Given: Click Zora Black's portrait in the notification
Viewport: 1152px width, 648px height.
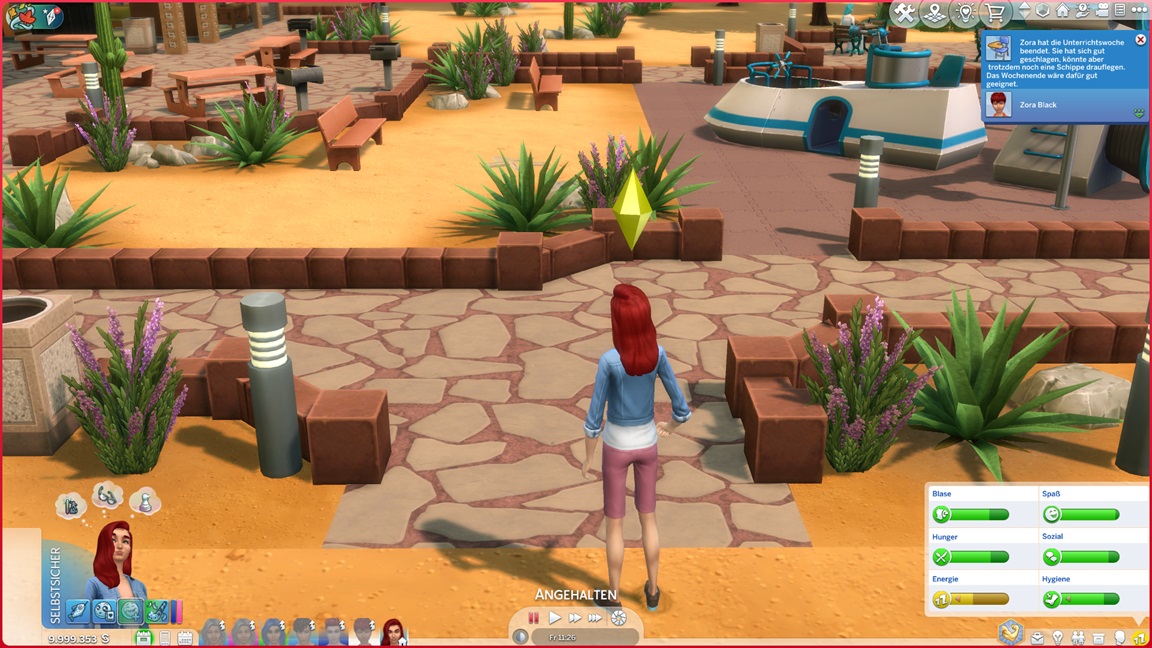Looking at the screenshot, I should [x=998, y=105].
